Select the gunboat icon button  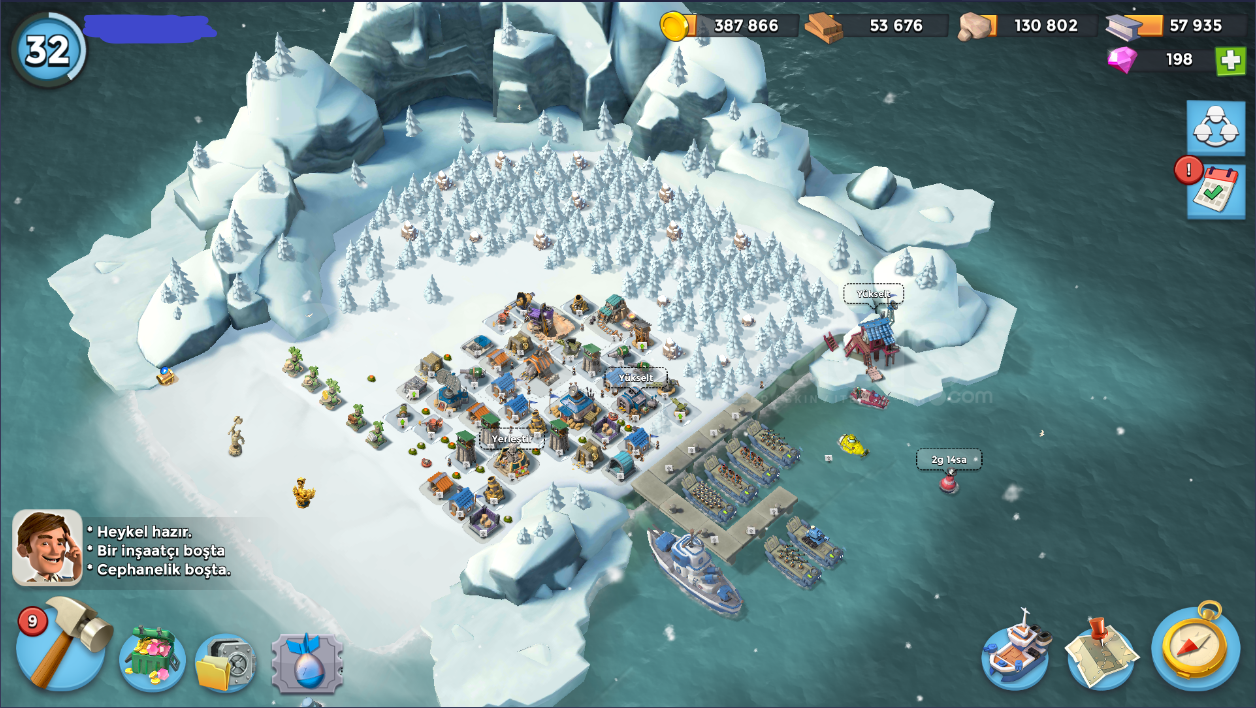point(1015,655)
